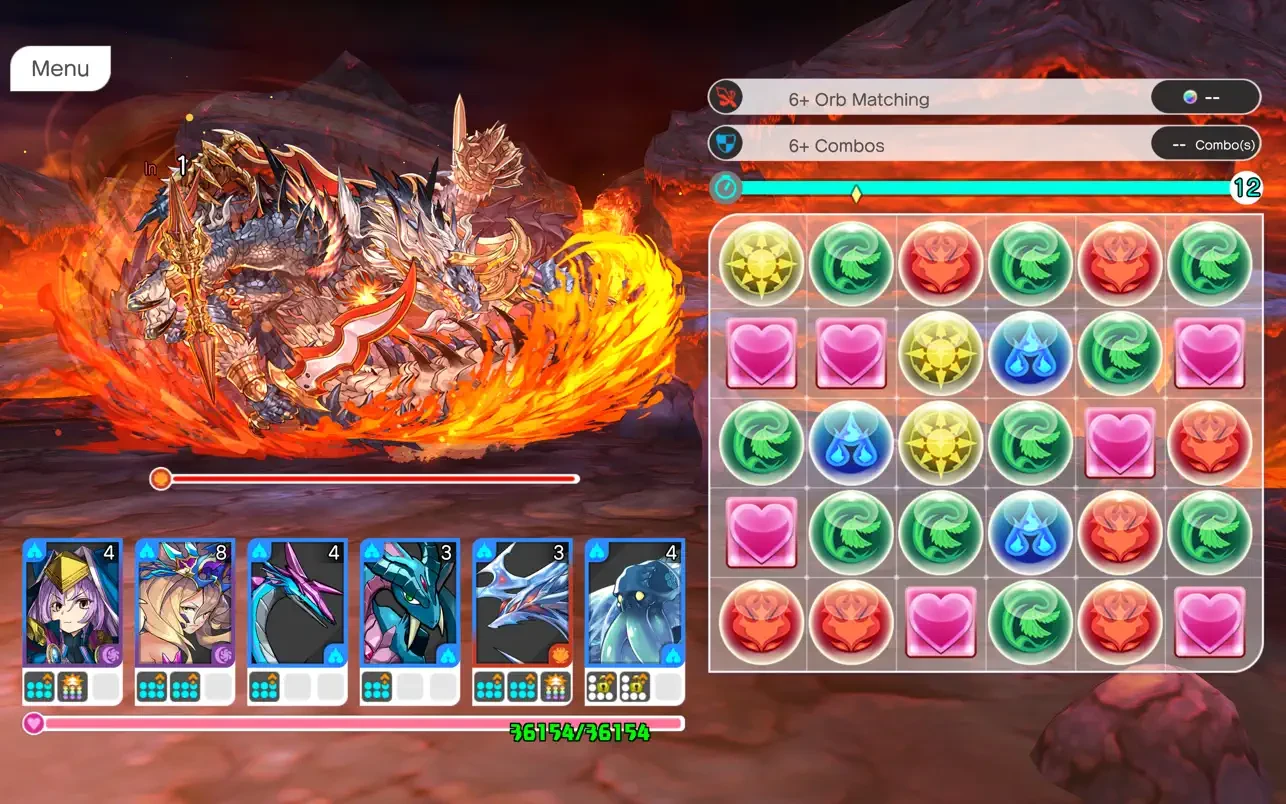Click the enemy's red HP bar
This screenshot has height=804, width=1286.
(370, 479)
